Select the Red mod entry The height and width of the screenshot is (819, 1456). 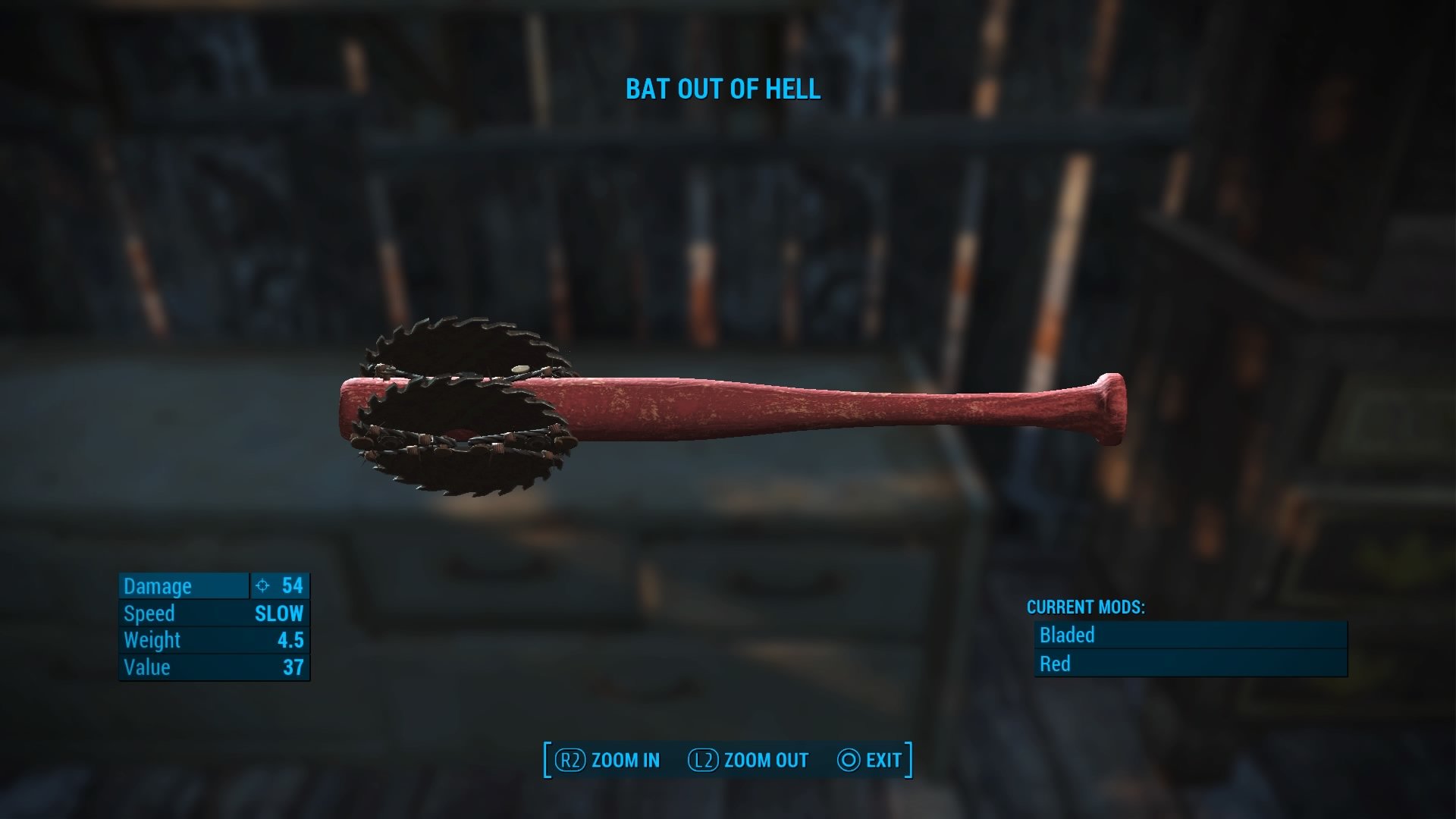(1190, 664)
